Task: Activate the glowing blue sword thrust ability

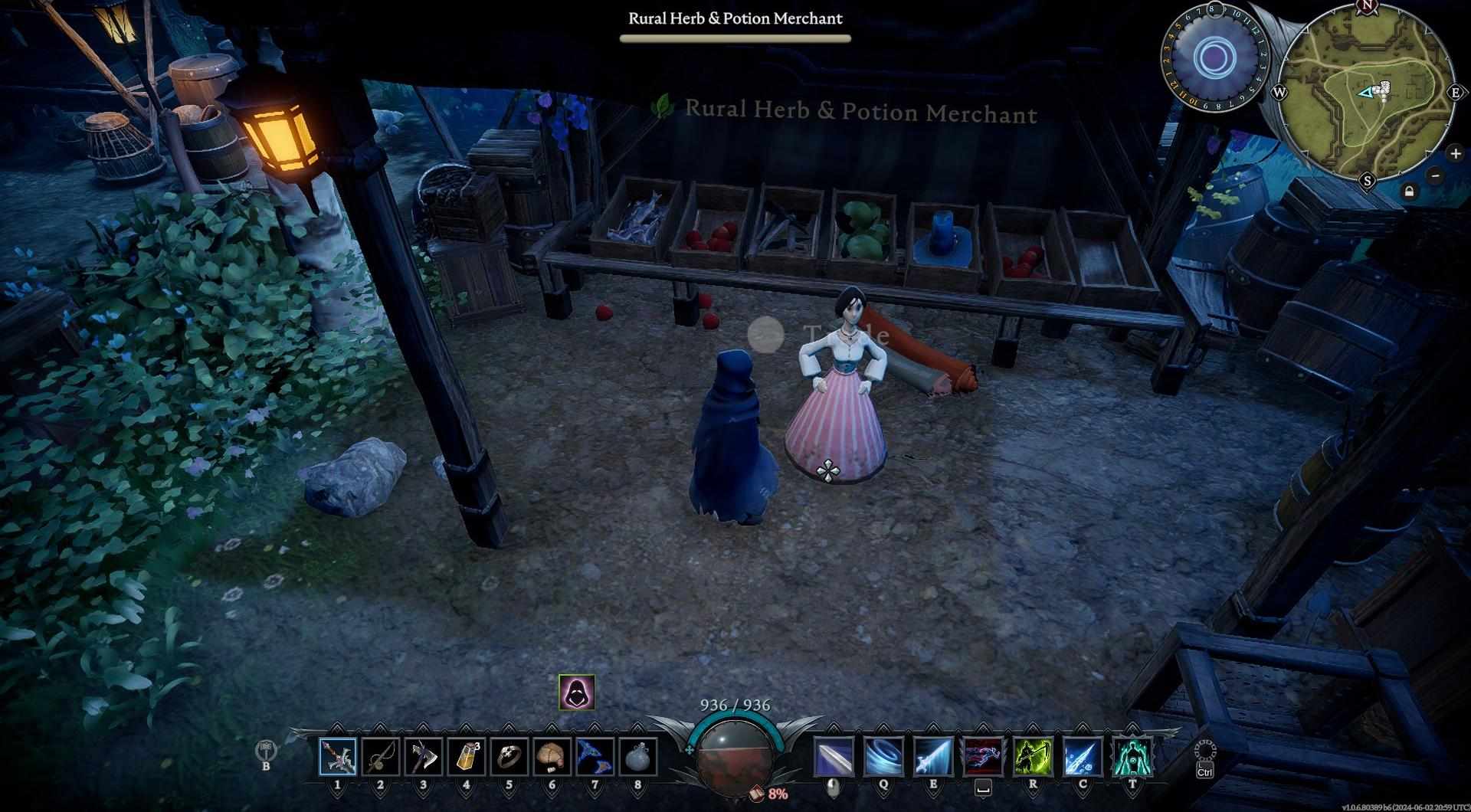Action: coord(933,758)
